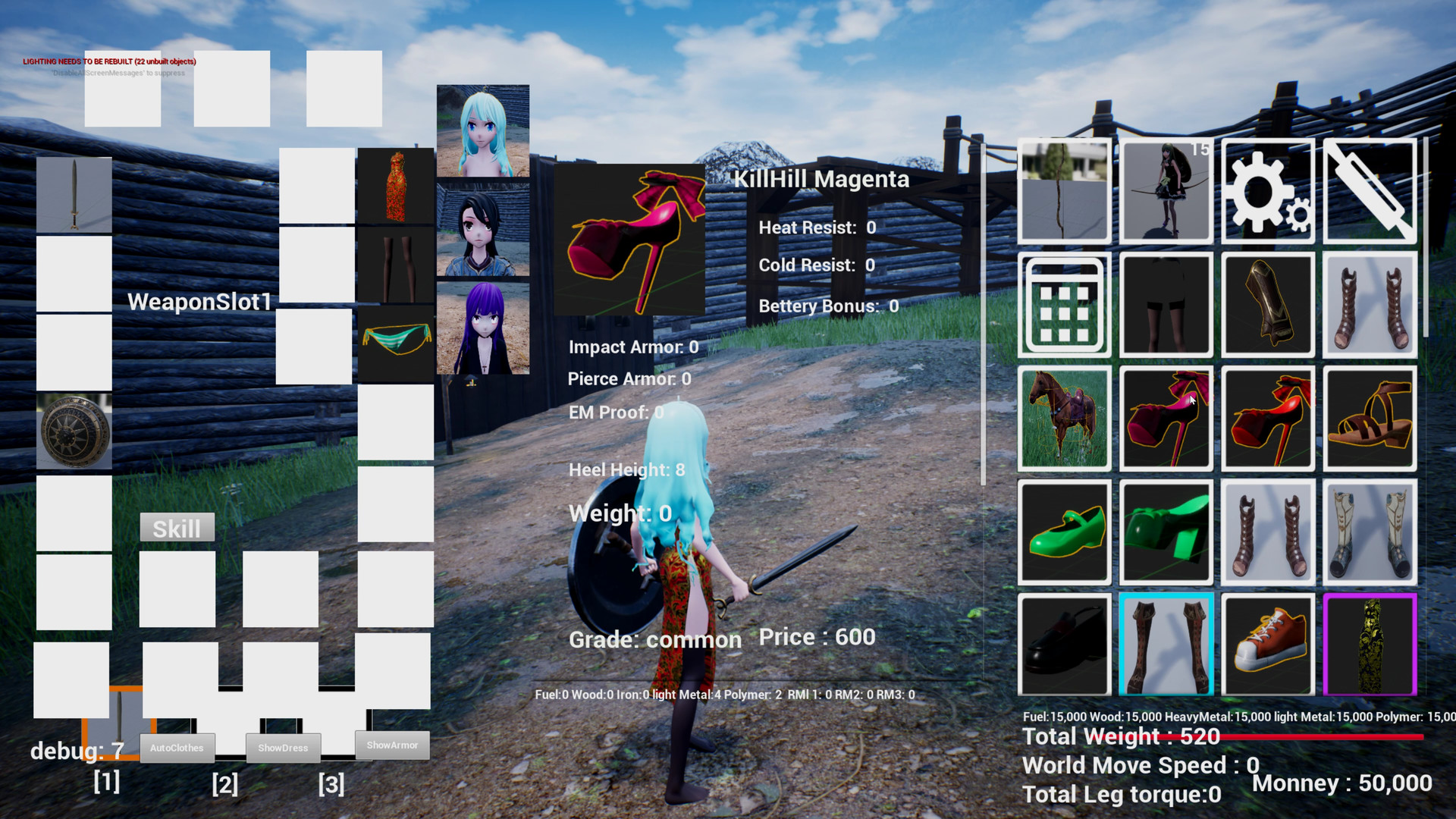Screen dimensions: 1456x819
Task: Toggle the ShowArmor option
Action: [393, 745]
